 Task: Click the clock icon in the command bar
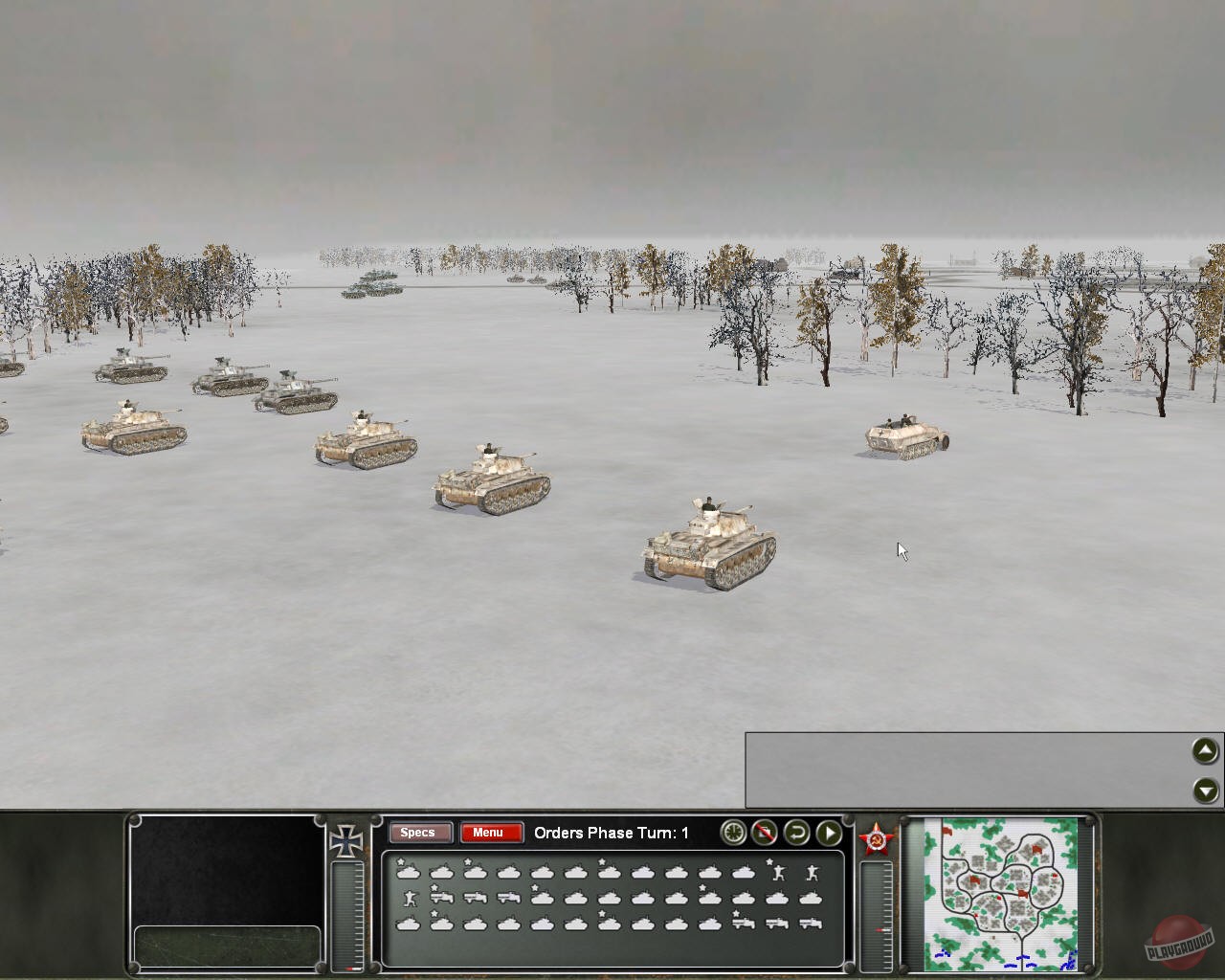[732, 834]
